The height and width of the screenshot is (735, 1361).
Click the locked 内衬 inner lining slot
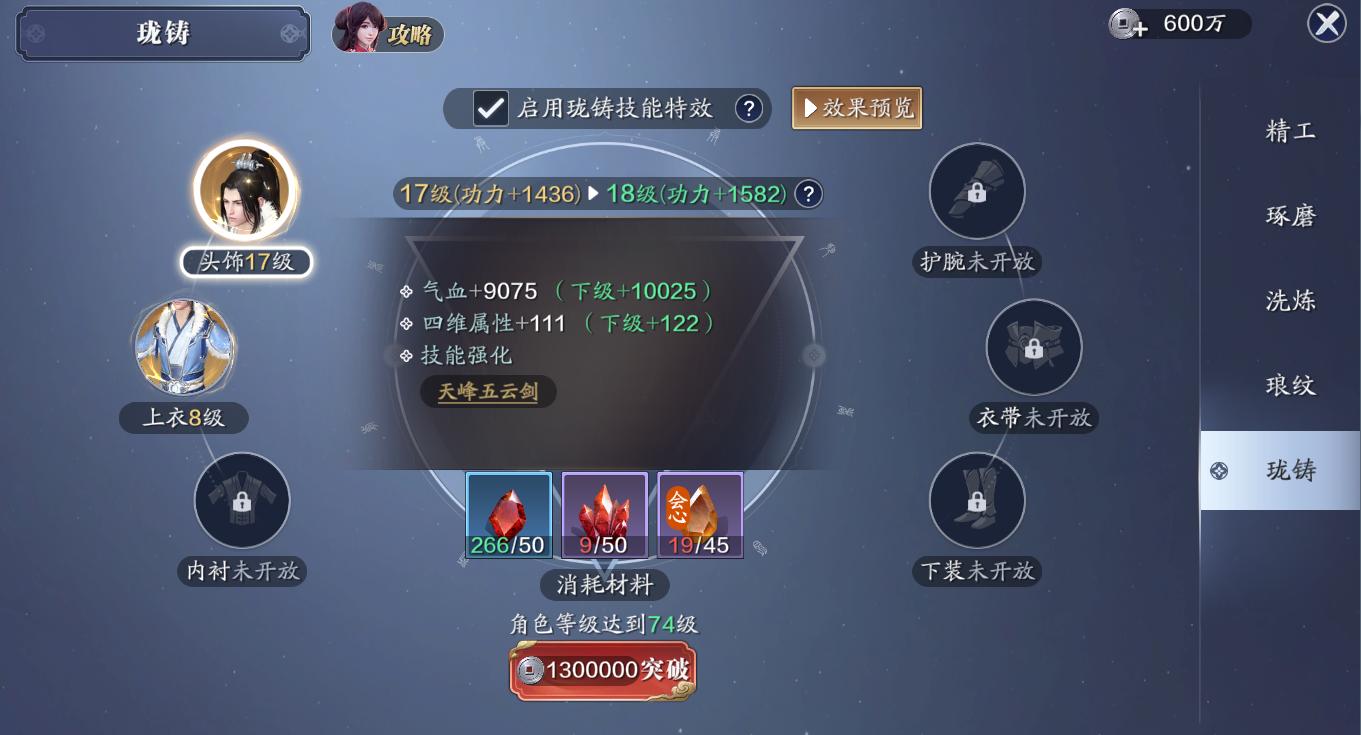coord(242,501)
